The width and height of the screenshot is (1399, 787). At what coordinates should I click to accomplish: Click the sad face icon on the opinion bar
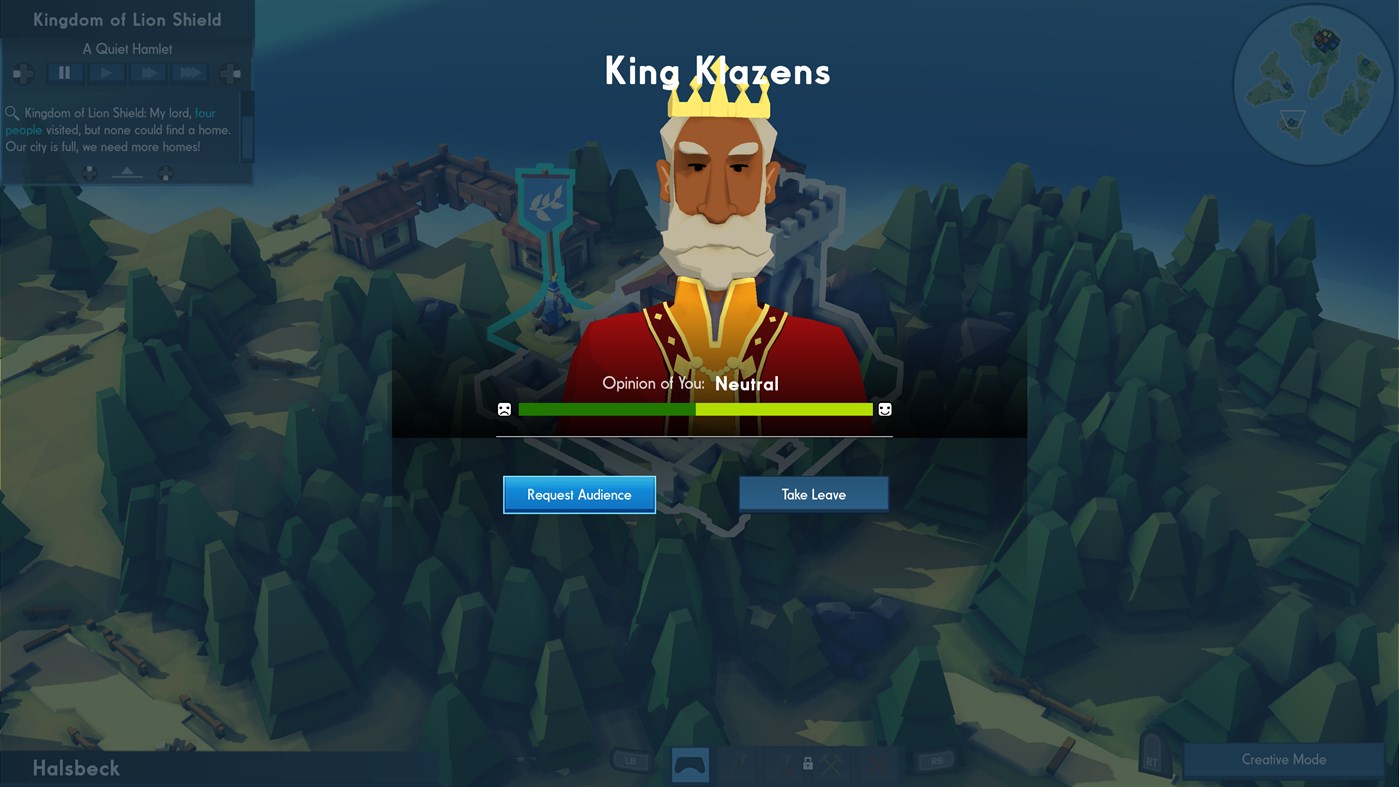click(502, 409)
